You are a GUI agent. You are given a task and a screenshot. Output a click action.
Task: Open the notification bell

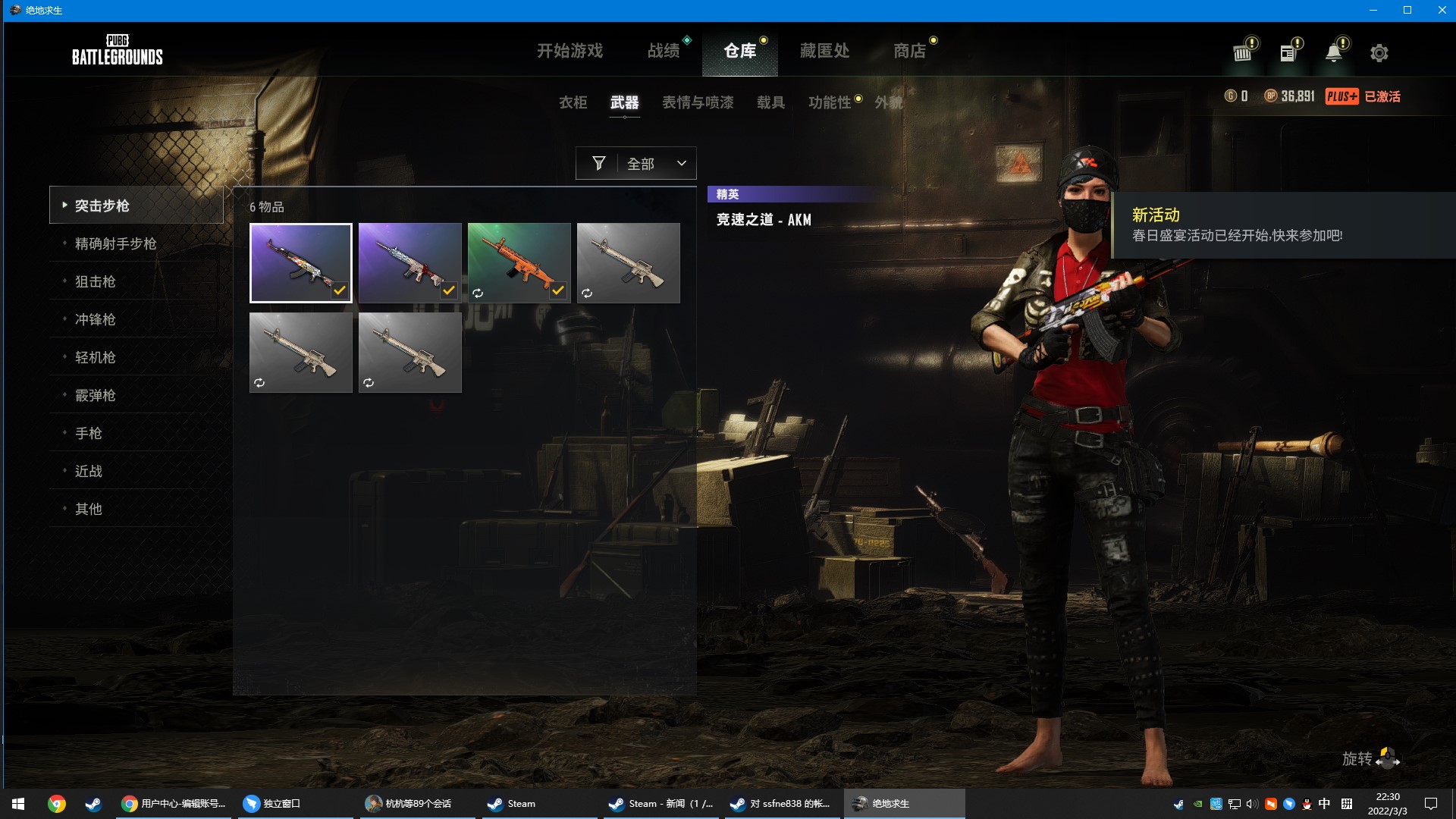point(1333,52)
